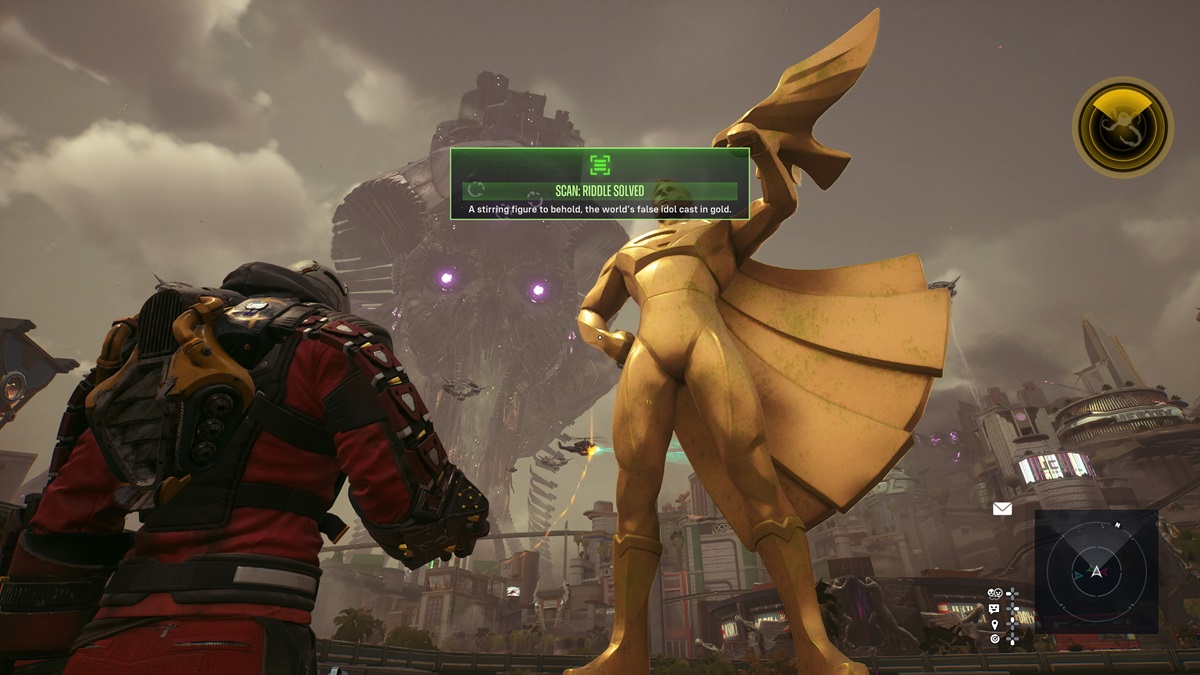Open the envelope mail notification

[x=1002, y=509]
